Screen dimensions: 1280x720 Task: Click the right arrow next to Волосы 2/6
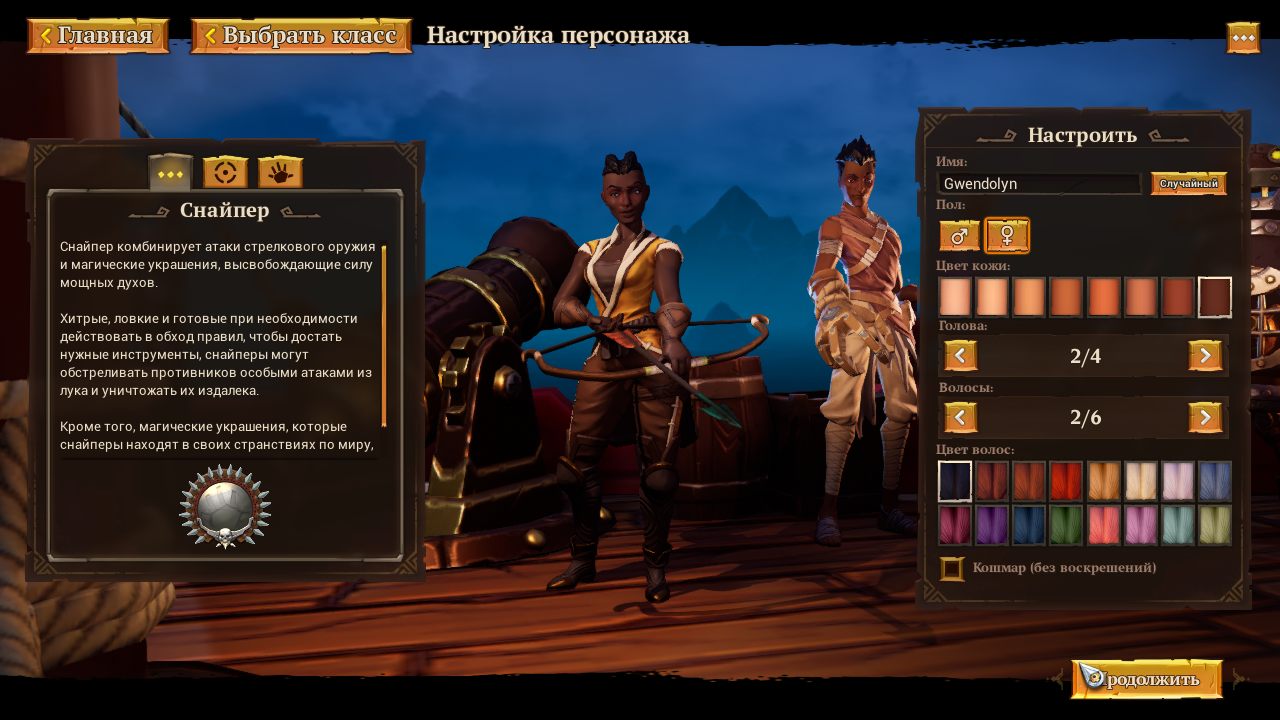coord(1205,417)
